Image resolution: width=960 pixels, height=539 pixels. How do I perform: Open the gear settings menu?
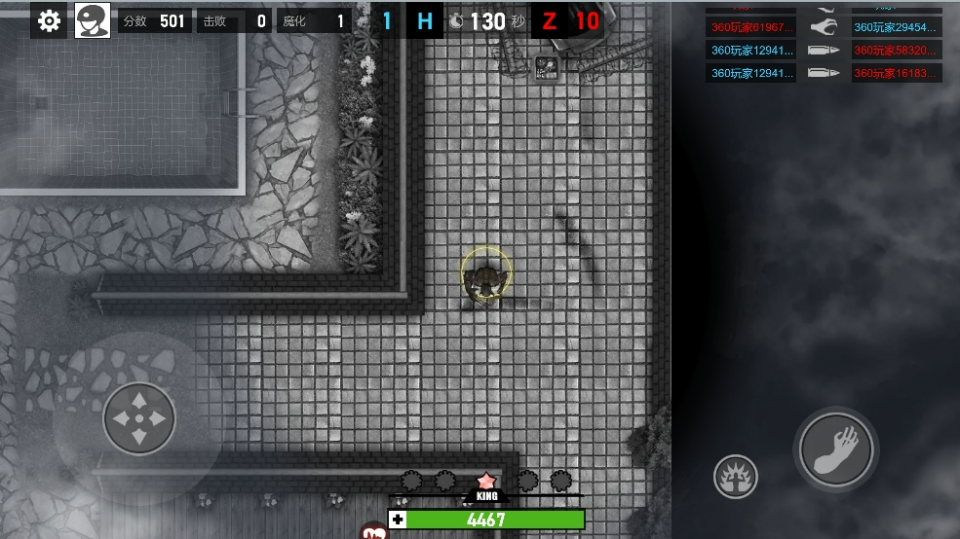(x=49, y=20)
